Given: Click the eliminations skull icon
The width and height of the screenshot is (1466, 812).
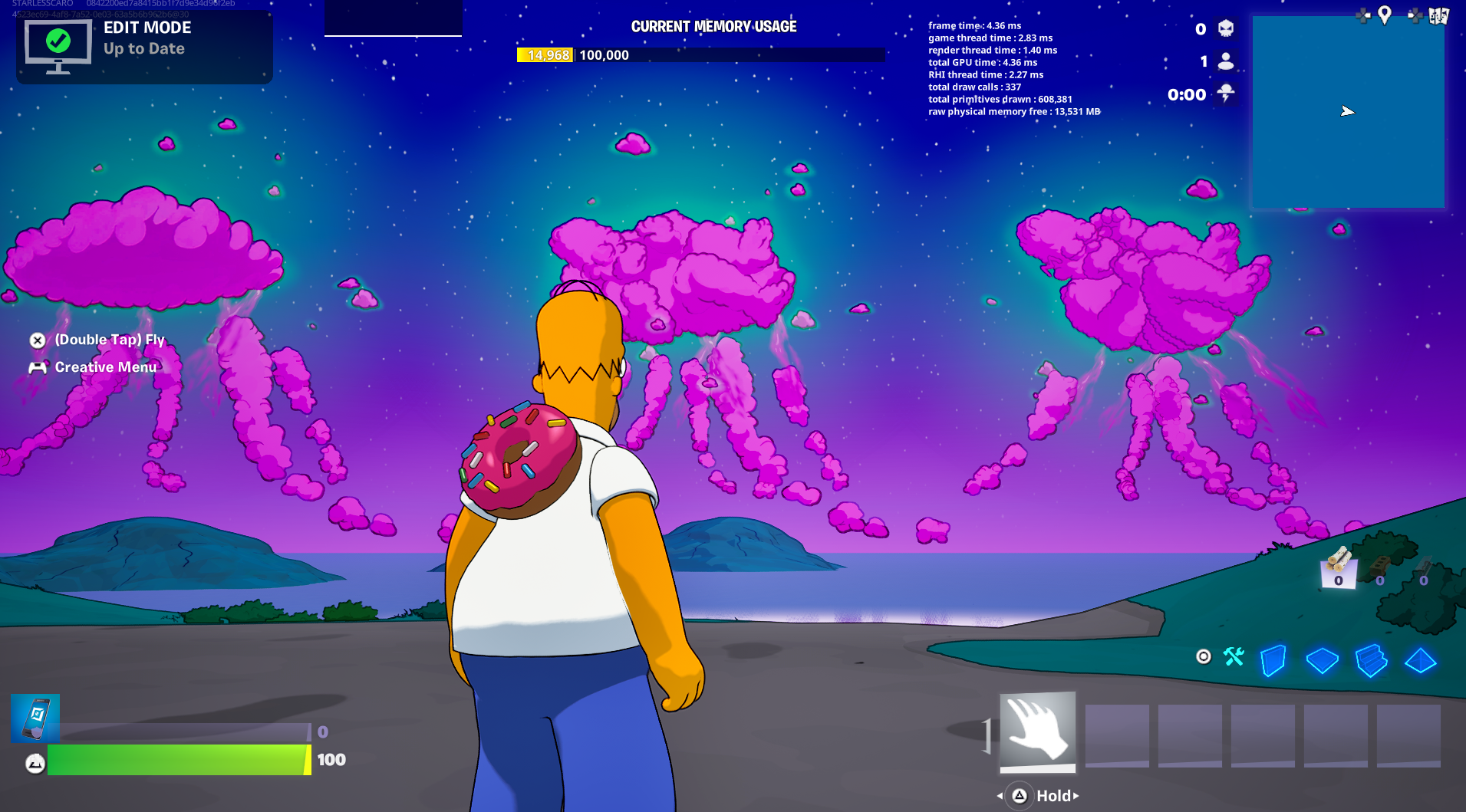Looking at the screenshot, I should pos(1225,30).
